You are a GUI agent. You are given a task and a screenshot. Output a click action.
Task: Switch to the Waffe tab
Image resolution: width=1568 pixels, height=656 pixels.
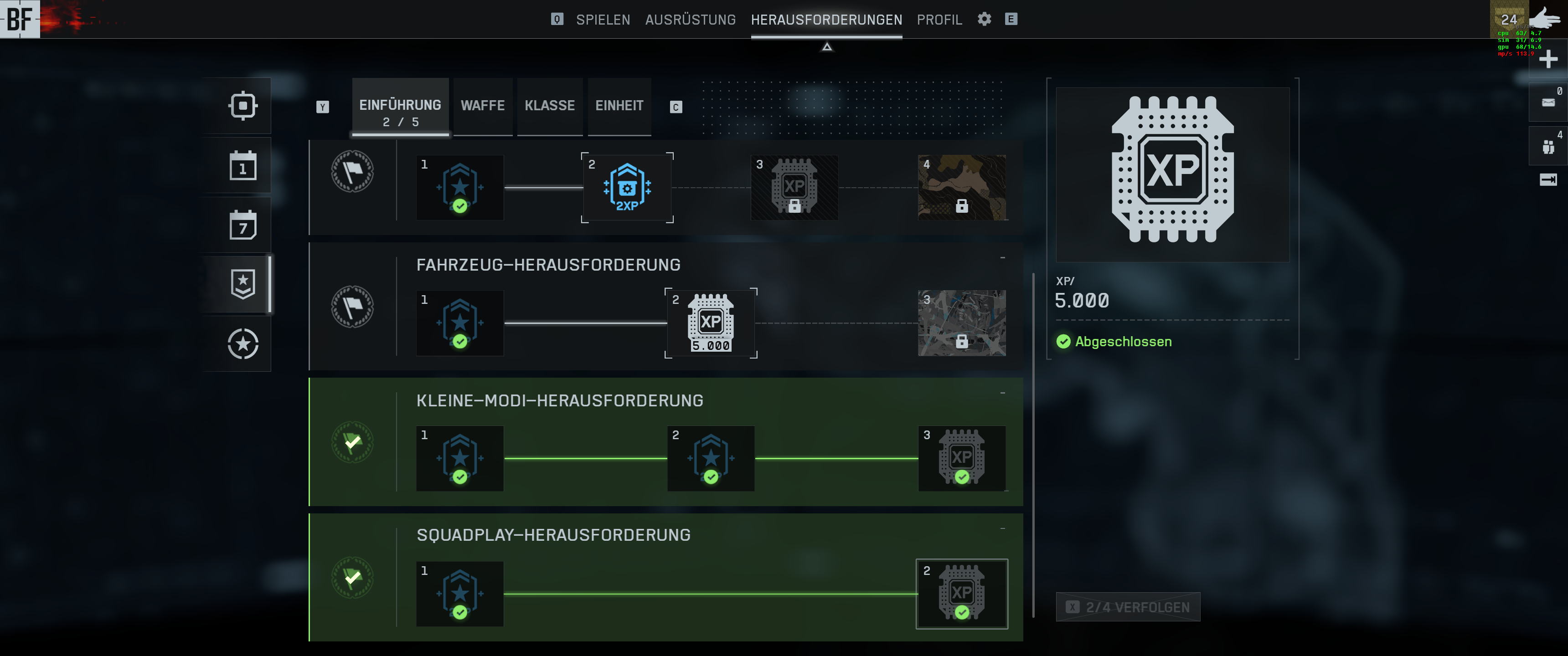tap(482, 105)
